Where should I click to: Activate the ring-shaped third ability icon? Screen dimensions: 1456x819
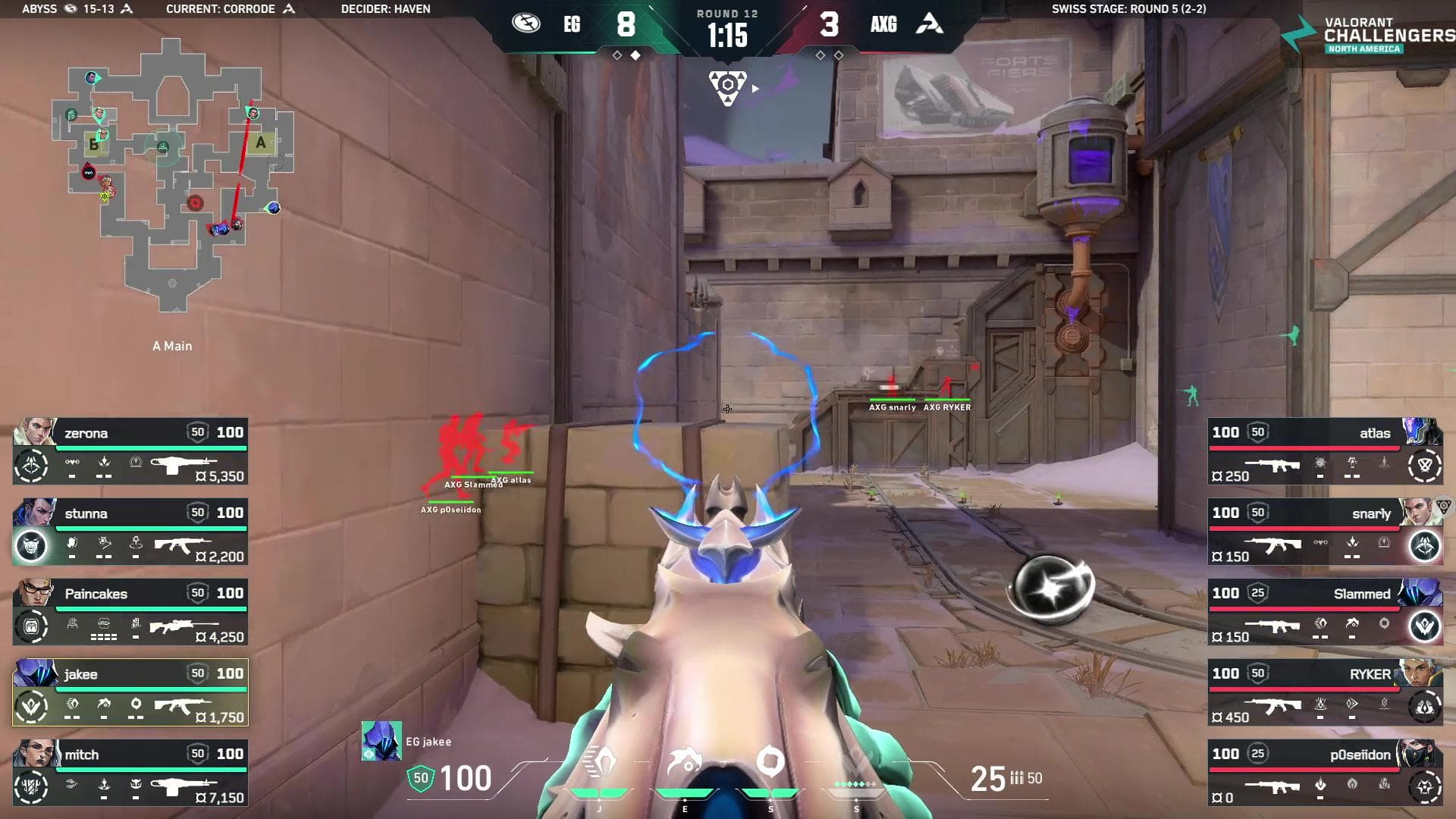pyautogui.click(x=770, y=762)
